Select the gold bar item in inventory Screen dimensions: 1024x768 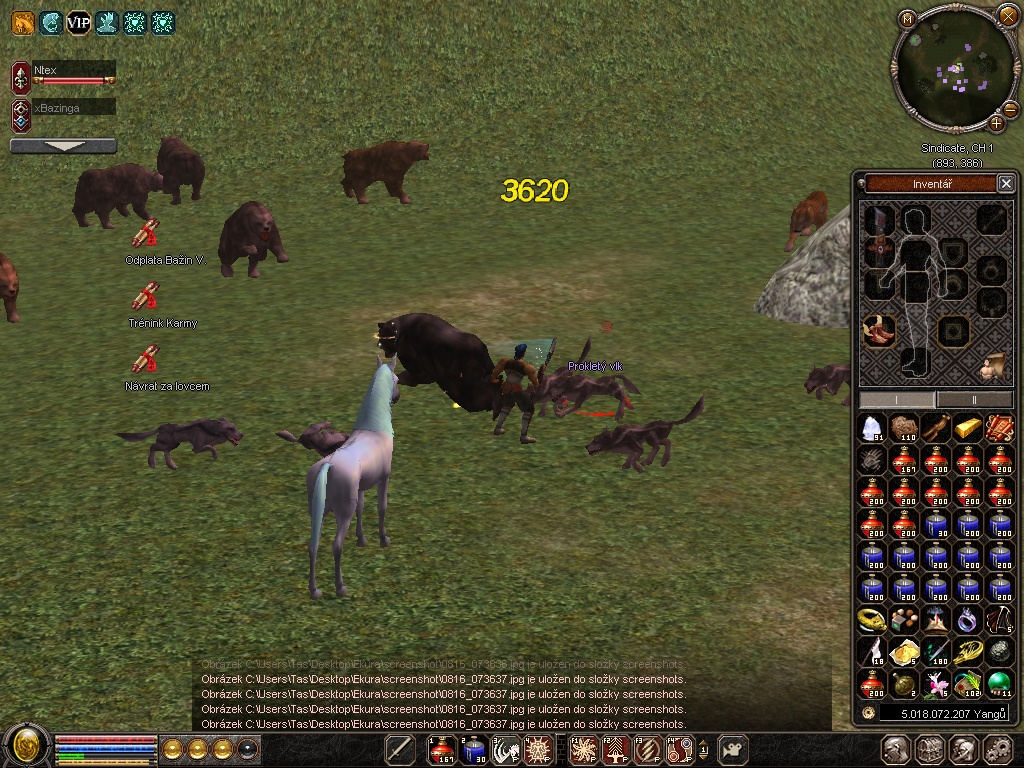(967, 428)
